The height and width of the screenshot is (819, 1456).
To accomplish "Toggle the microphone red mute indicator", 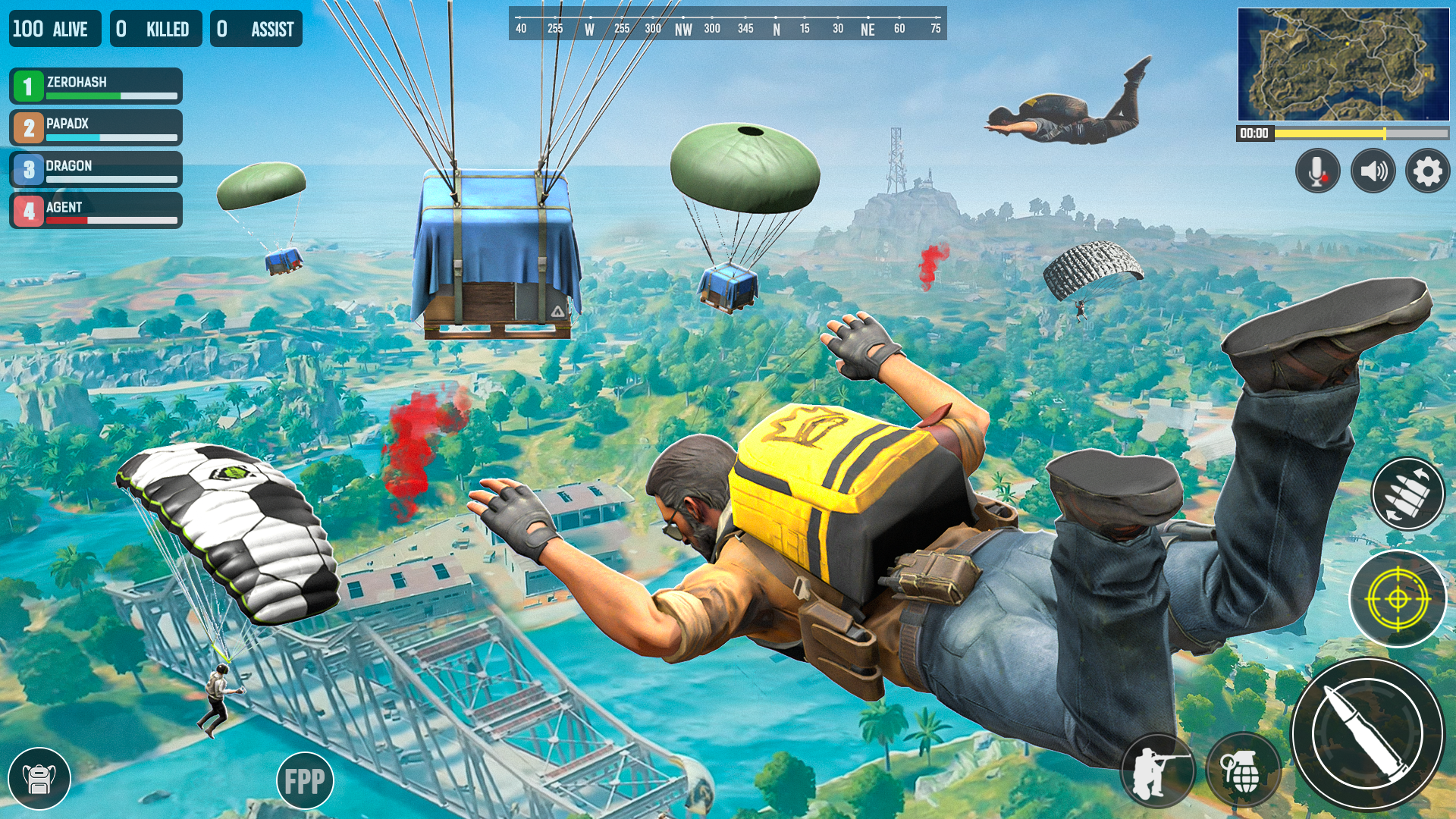I will pyautogui.click(x=1323, y=180).
